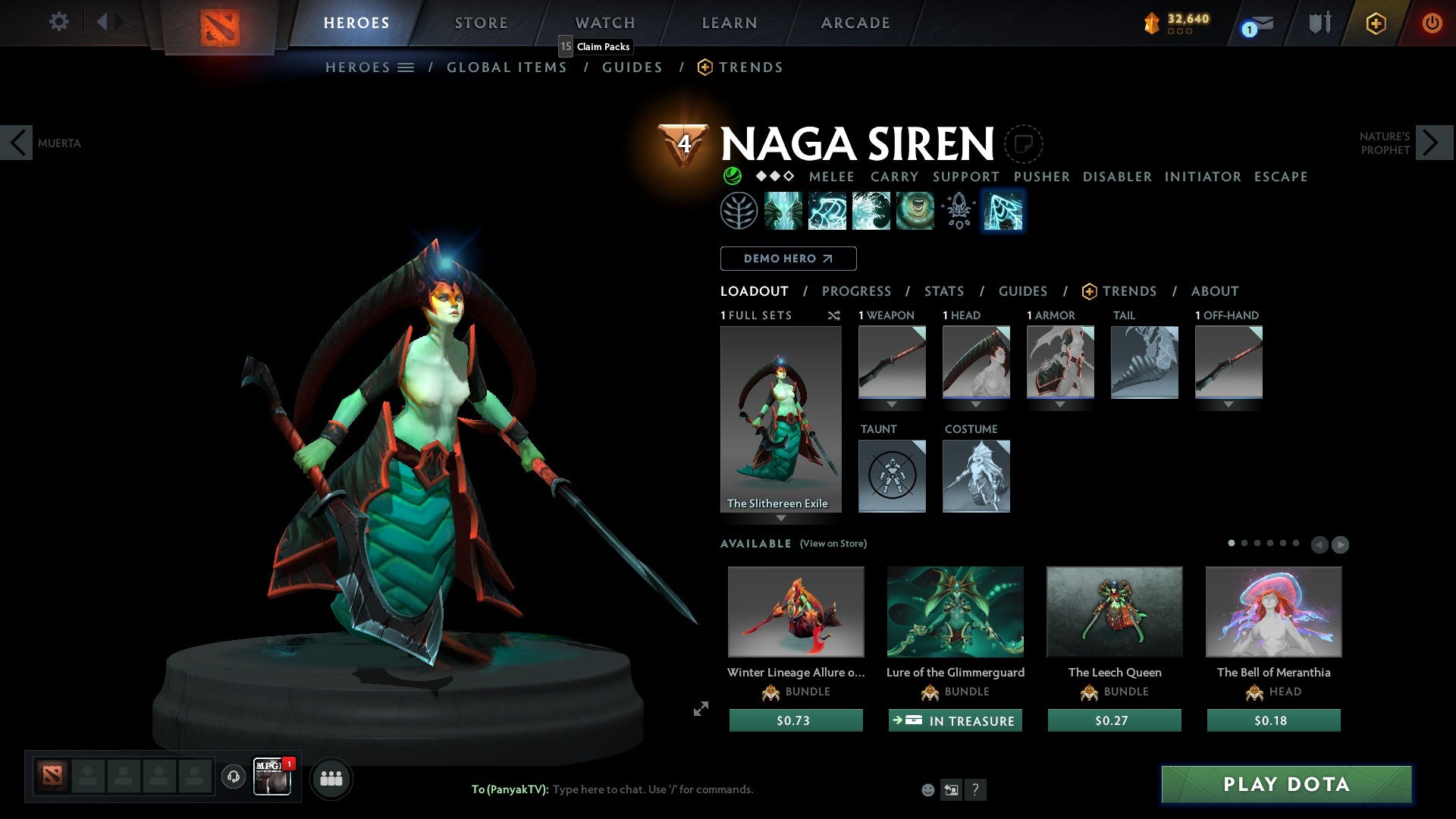Switch to the STATS tab
Screen dimensions: 1456x819
943,291
